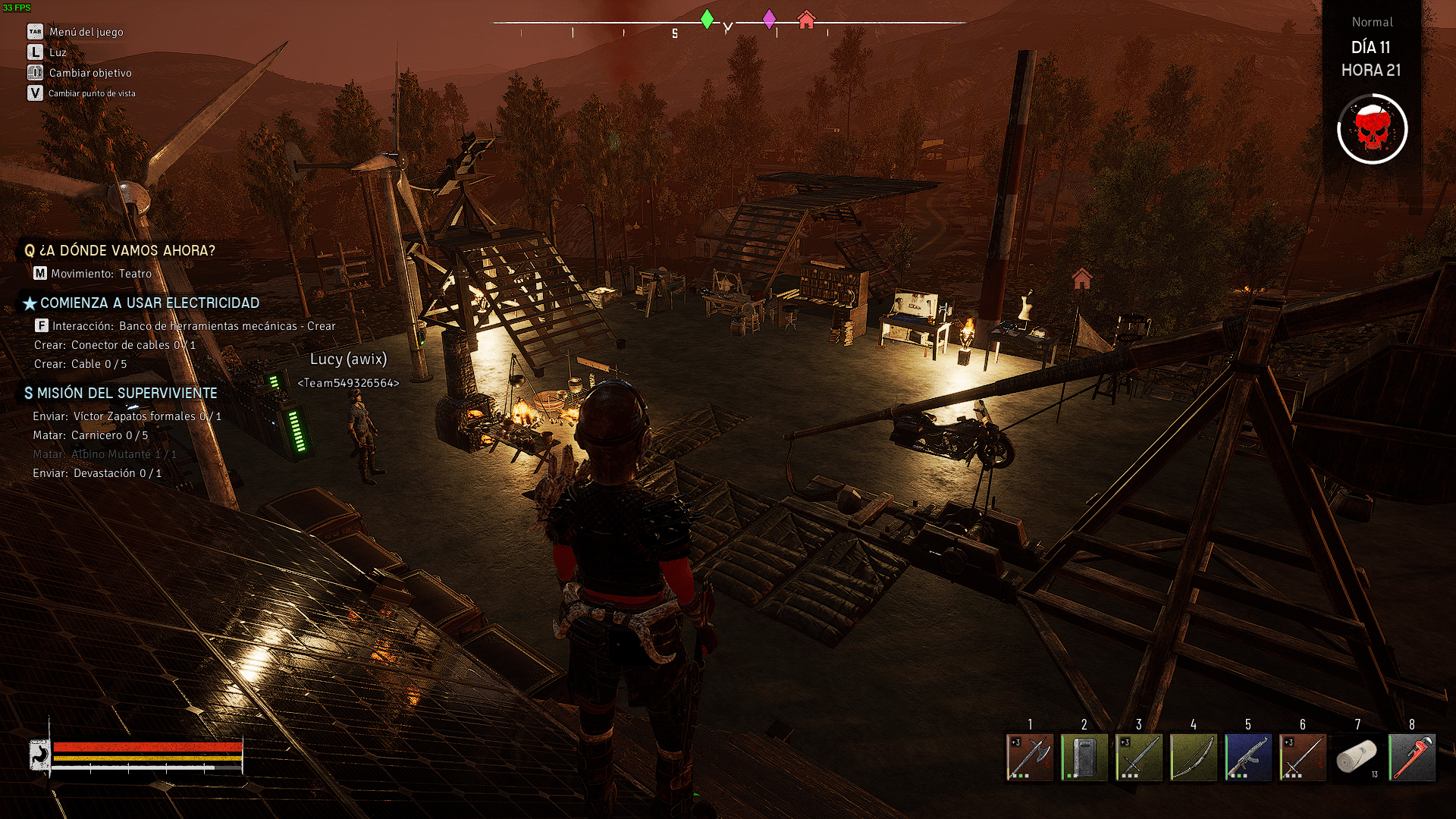Screen dimensions: 1456x819
Task: Choose the longsword in hotbar slot 3
Action: [1139, 757]
